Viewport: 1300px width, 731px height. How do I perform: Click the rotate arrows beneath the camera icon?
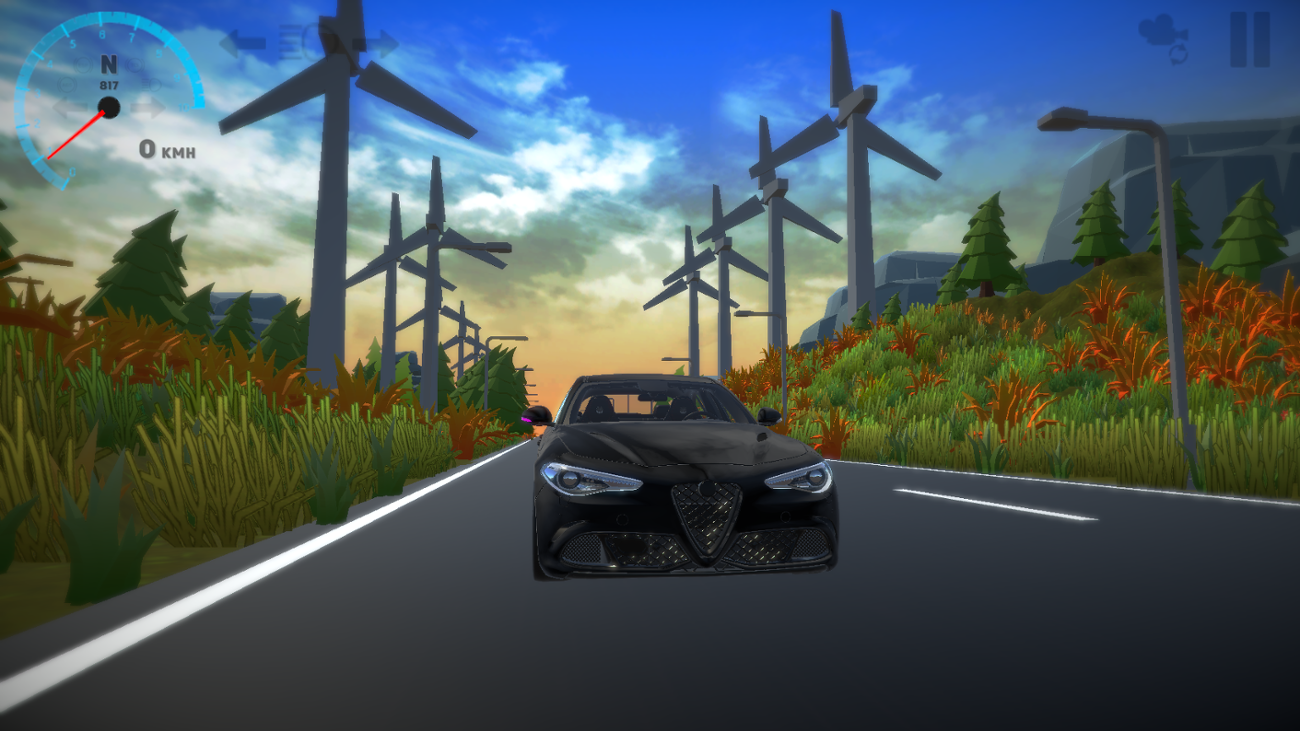pos(1177,54)
